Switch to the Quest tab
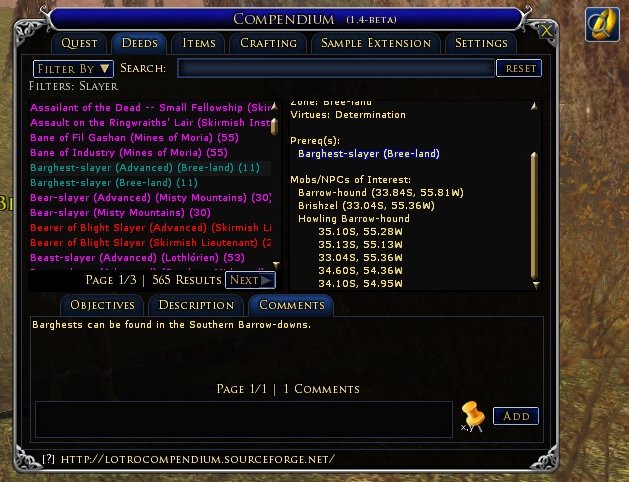Image resolution: width=629 pixels, height=482 pixels. pyautogui.click(x=79, y=43)
